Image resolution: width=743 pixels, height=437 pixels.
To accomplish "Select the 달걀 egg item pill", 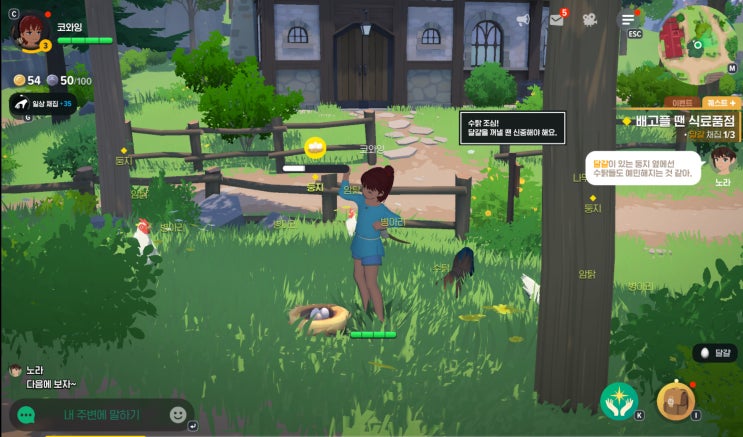I will point(715,353).
